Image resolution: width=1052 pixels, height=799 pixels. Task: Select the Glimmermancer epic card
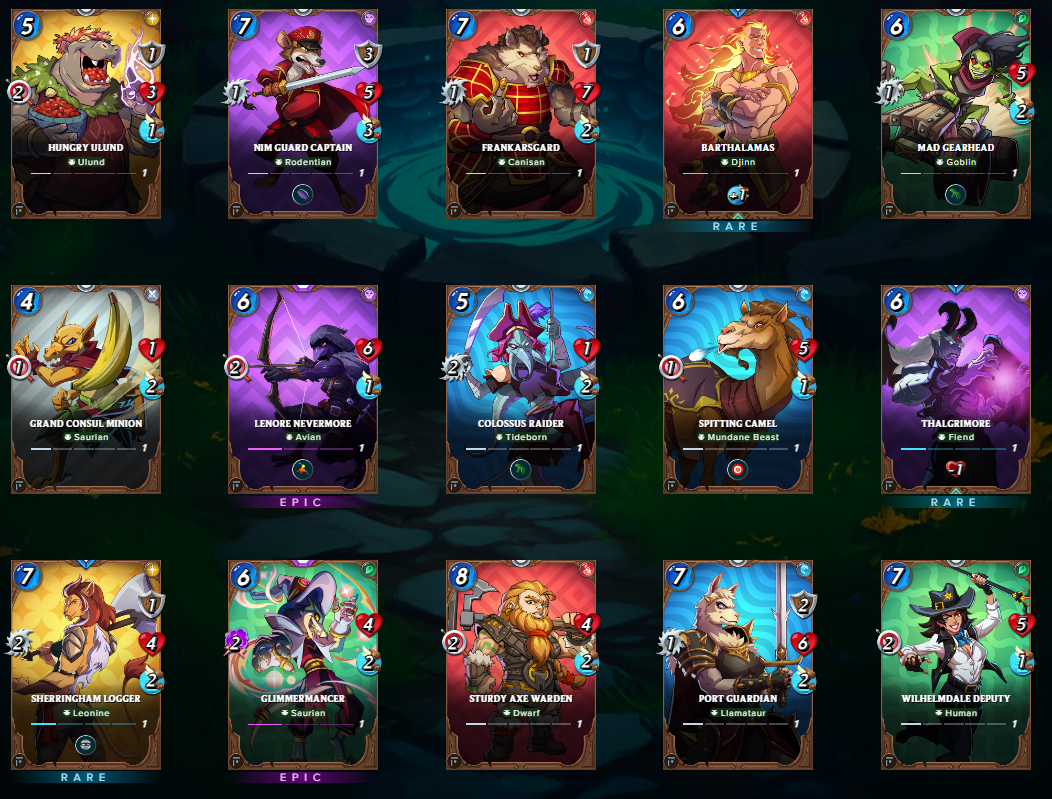coord(302,664)
